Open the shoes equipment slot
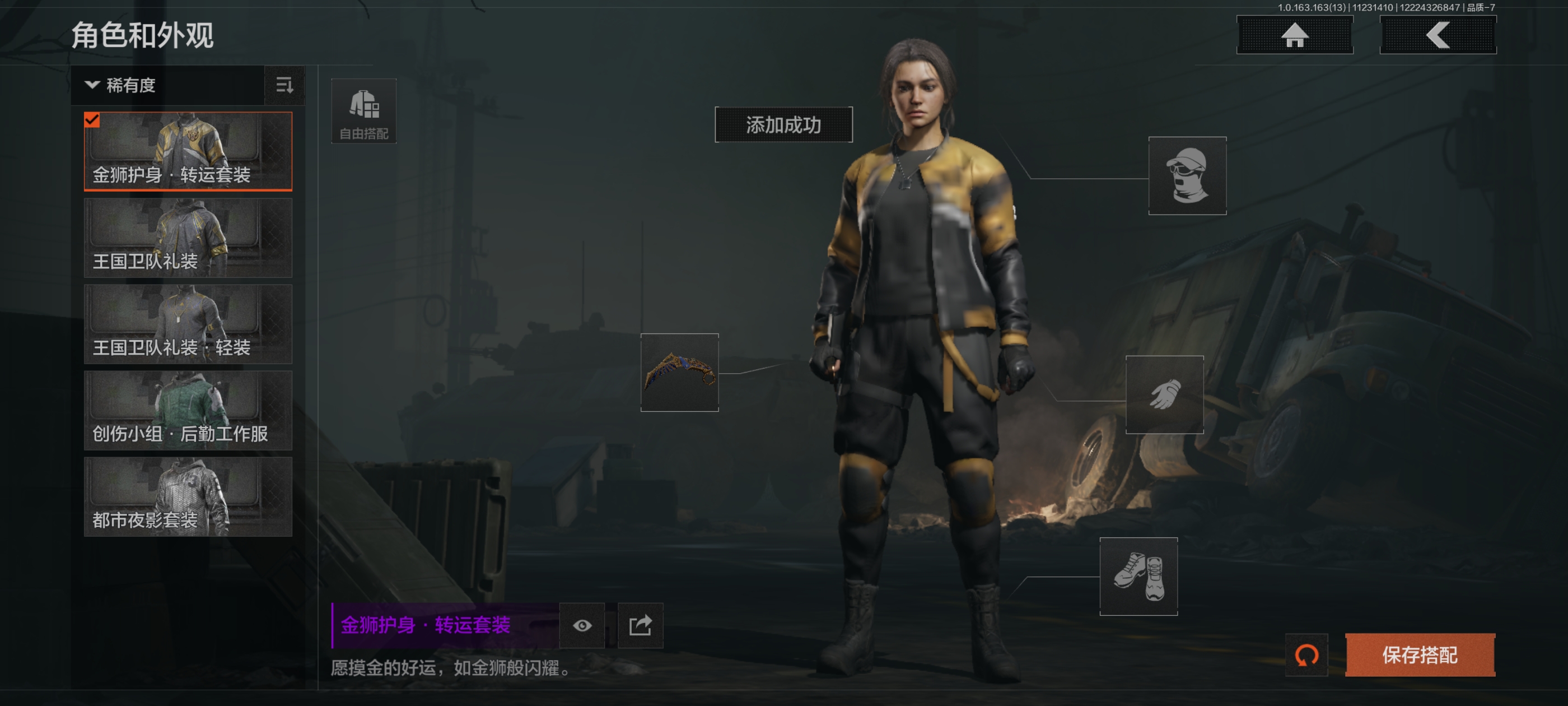 coord(1138,576)
